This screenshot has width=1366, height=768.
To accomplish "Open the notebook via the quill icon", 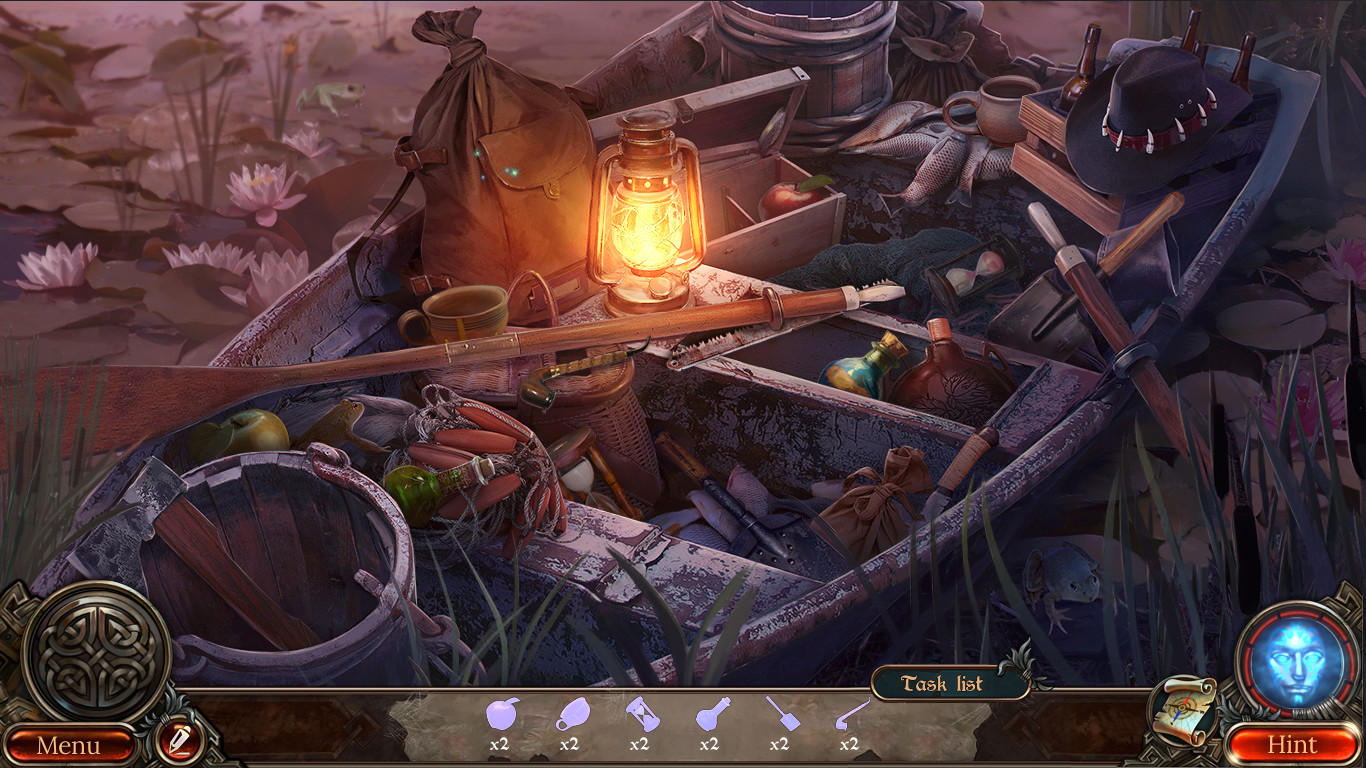I will pos(180,744).
